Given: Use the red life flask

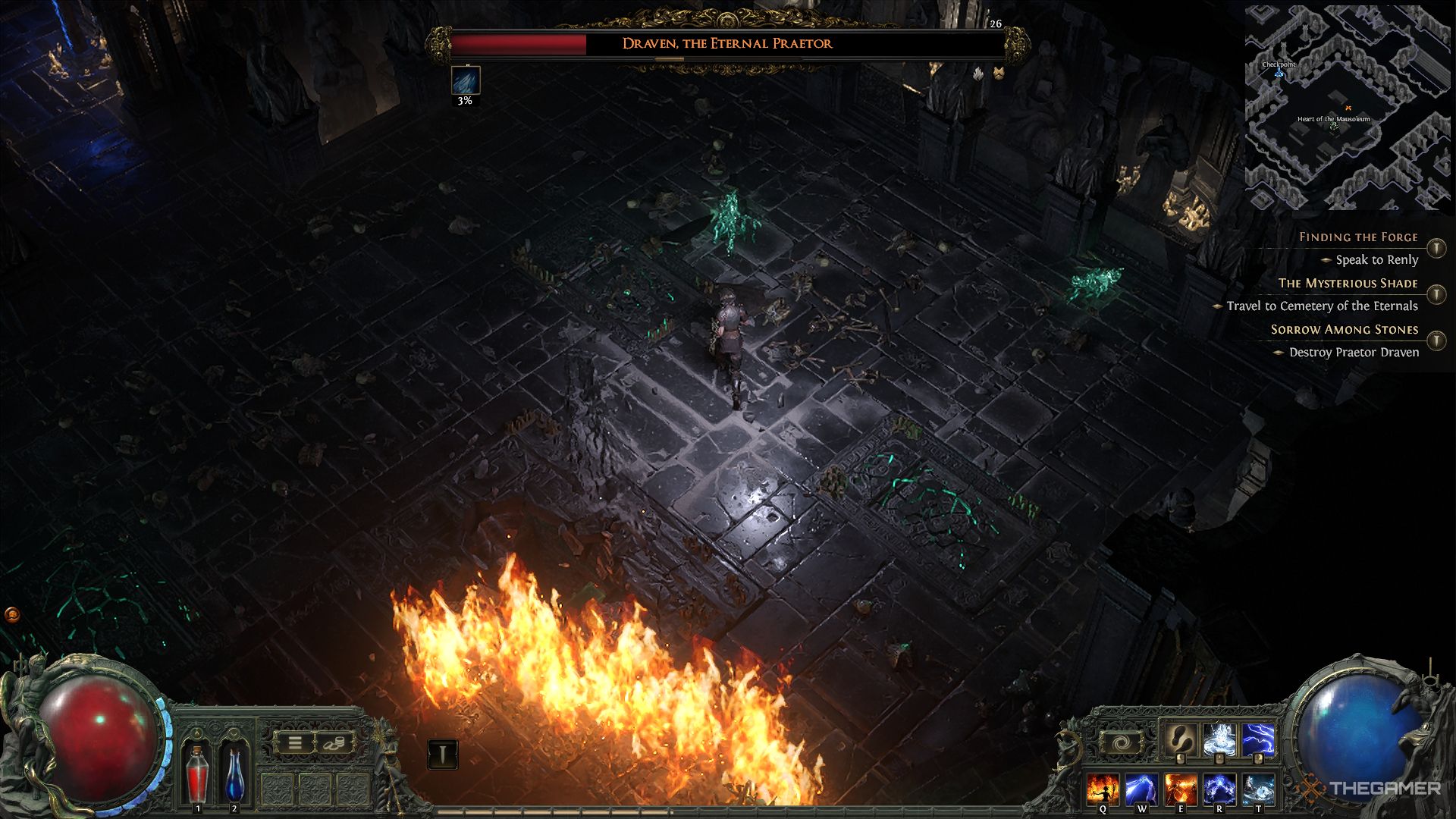Looking at the screenshot, I should 198,772.
